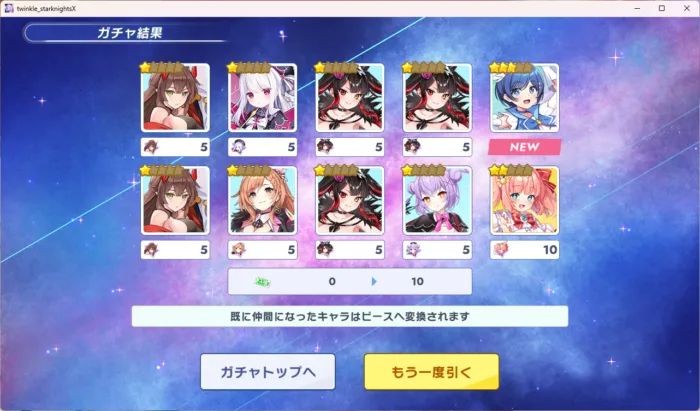Screen dimensions: 700x411
Task: Select the pink-haired girl character card
Action: pos(525,200)
